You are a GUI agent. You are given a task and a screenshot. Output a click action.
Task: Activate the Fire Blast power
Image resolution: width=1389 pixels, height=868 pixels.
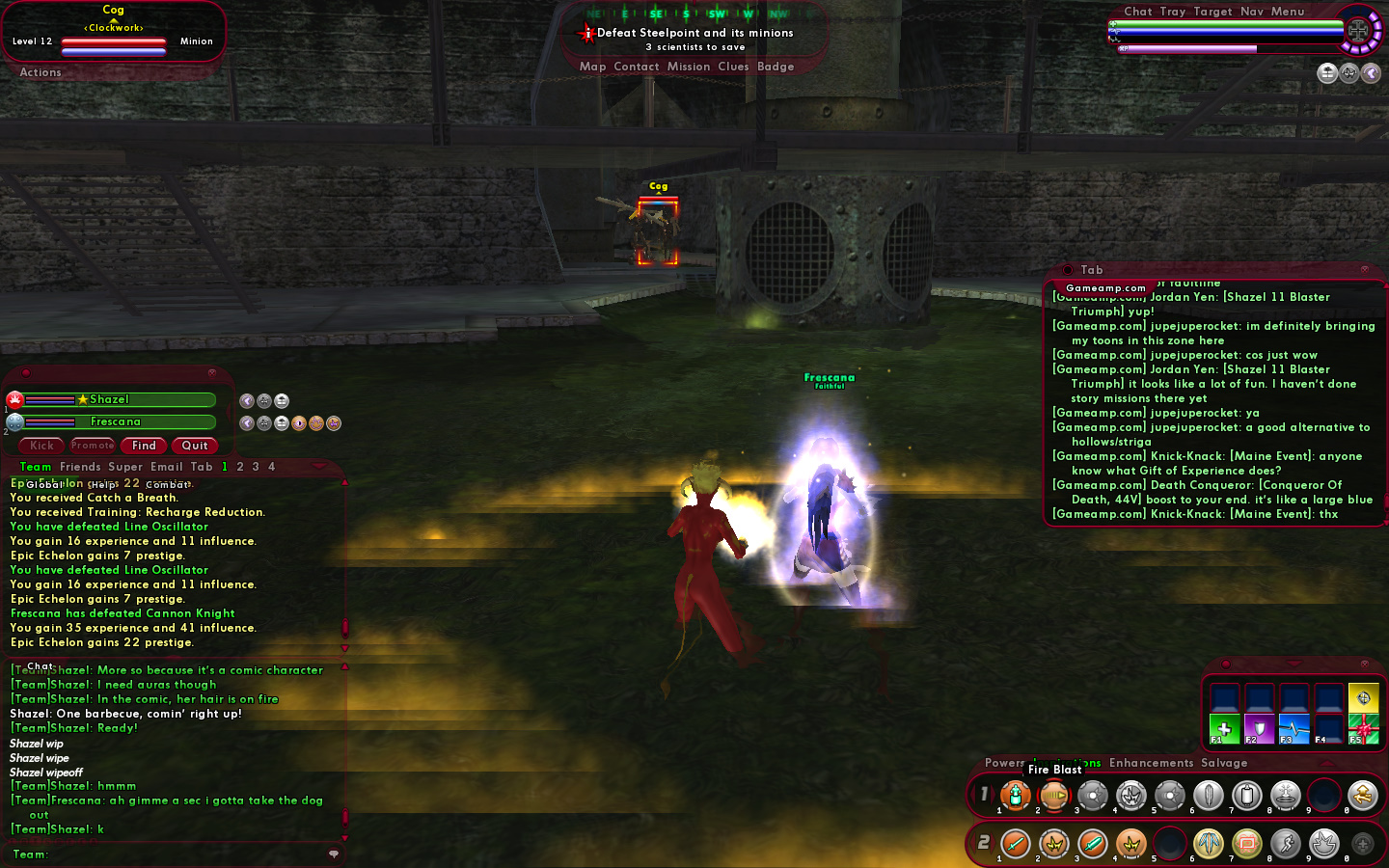(1053, 796)
